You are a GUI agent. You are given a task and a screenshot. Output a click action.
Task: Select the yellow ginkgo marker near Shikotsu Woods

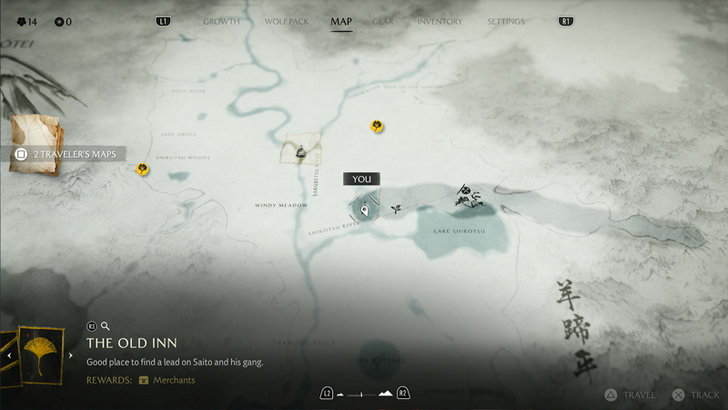[143, 169]
